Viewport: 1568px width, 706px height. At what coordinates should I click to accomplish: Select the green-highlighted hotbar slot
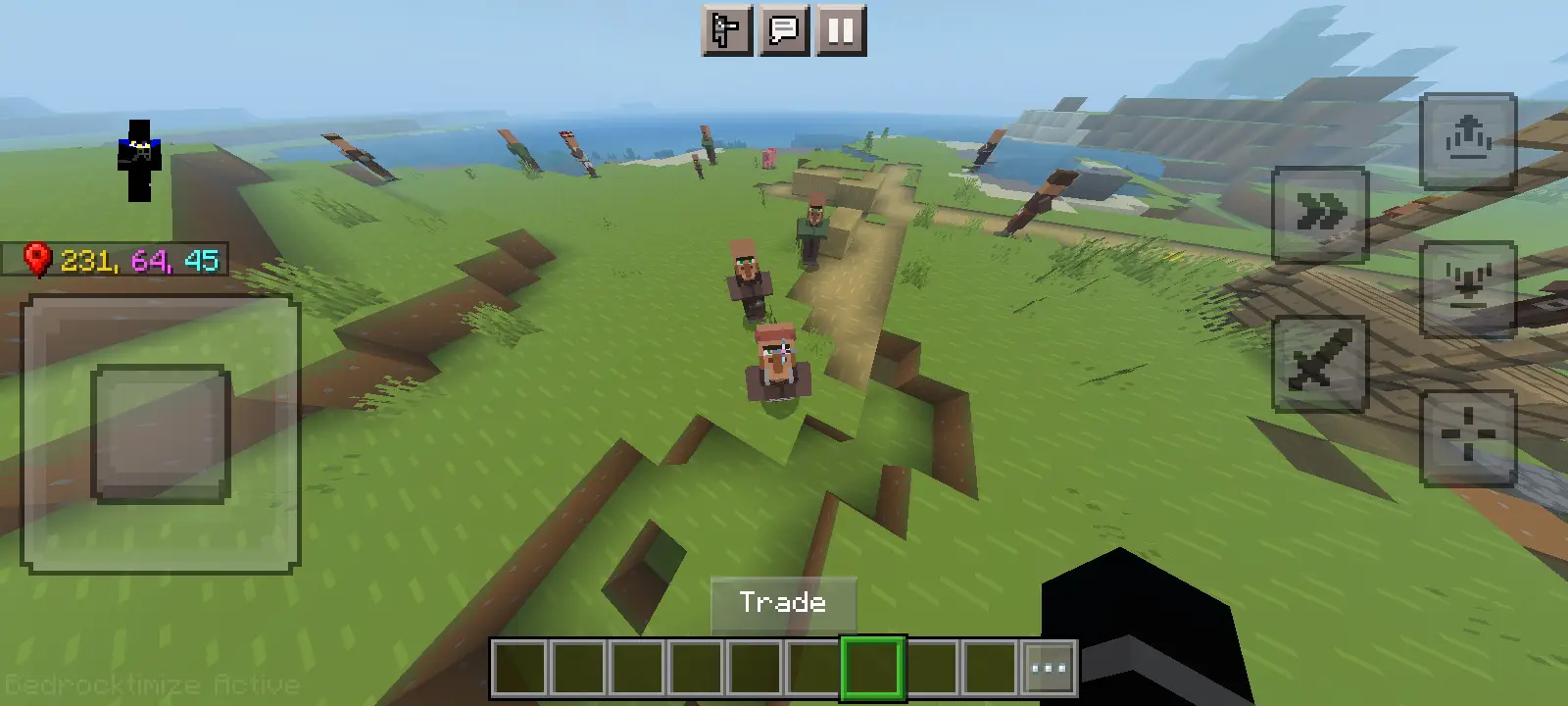click(x=872, y=669)
